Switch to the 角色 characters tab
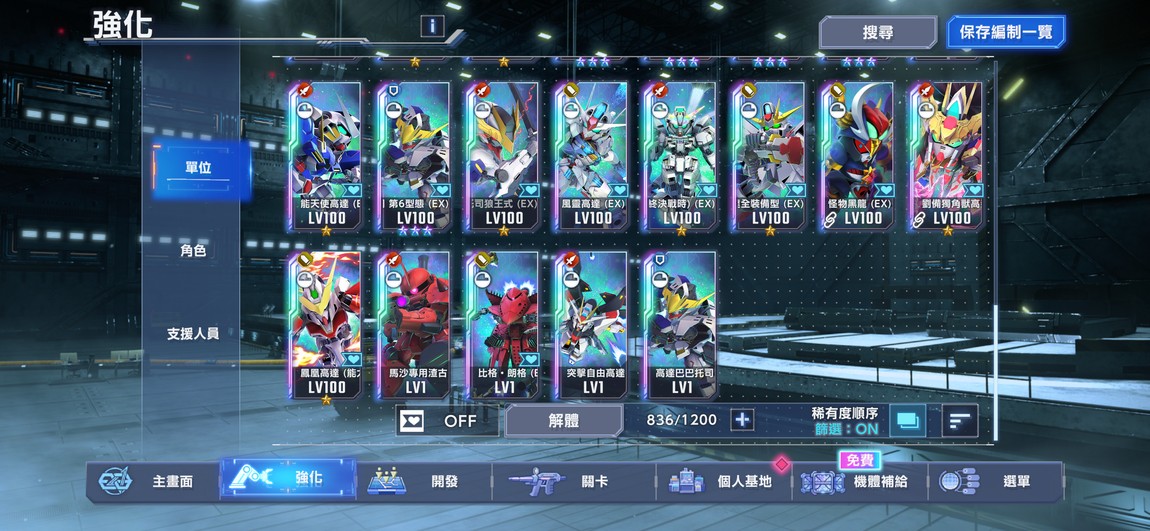This screenshot has height=531, width=1150. click(x=192, y=251)
